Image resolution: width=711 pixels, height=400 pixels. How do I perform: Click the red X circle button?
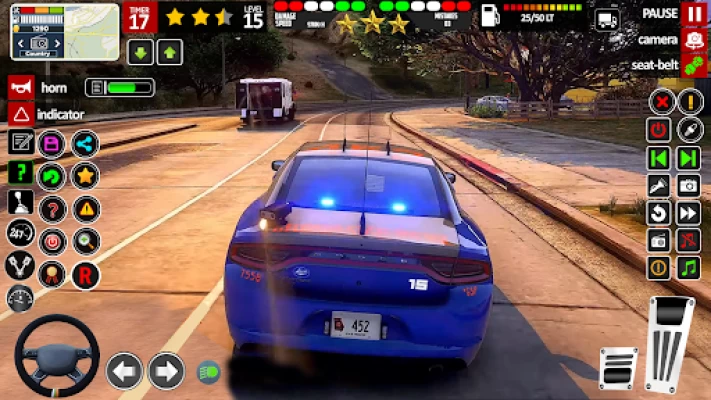[x=660, y=101]
